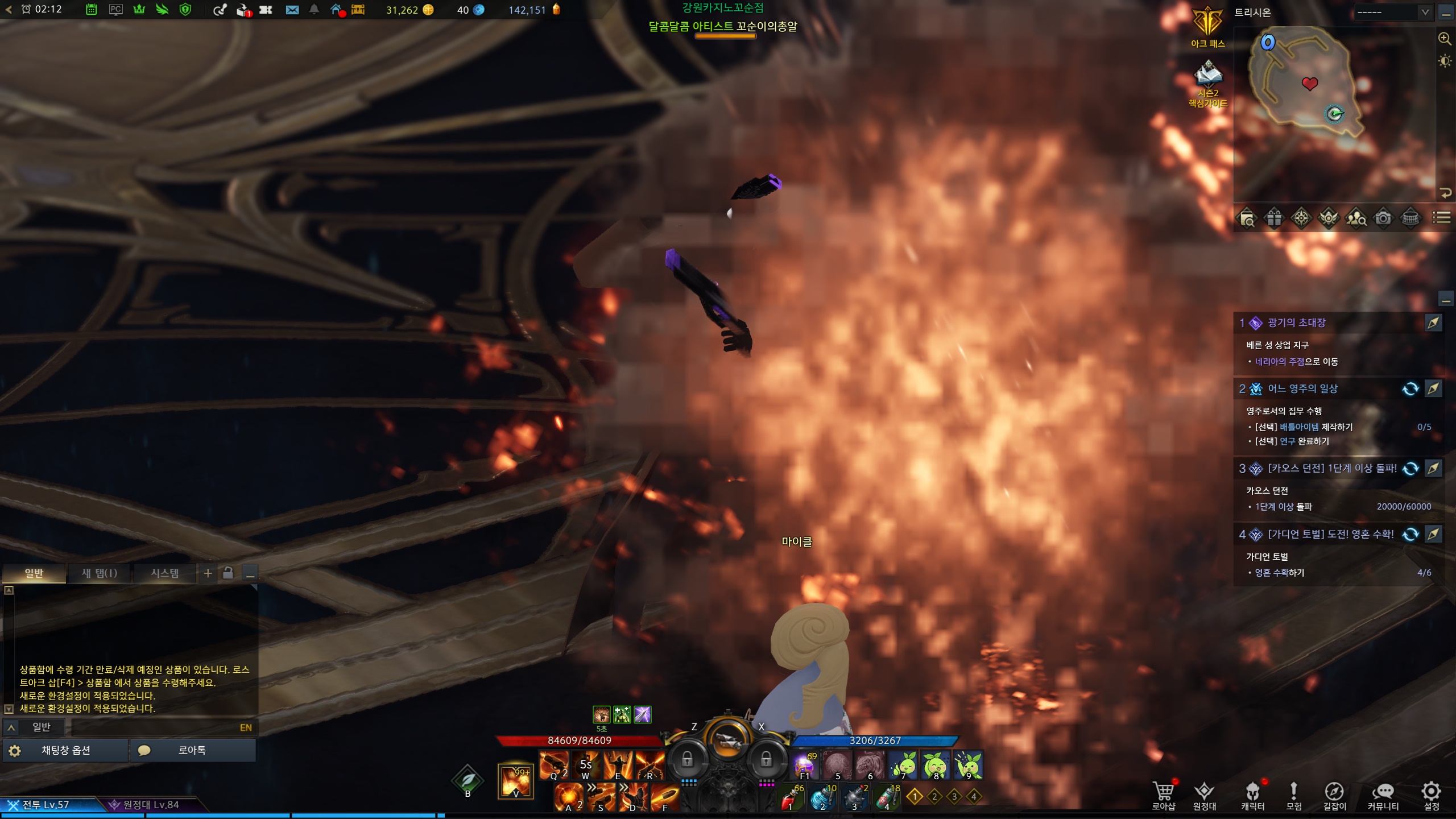Zoom the minimap with the magnifier button
The height and width of the screenshot is (819, 1456).
pyautogui.click(x=1445, y=39)
